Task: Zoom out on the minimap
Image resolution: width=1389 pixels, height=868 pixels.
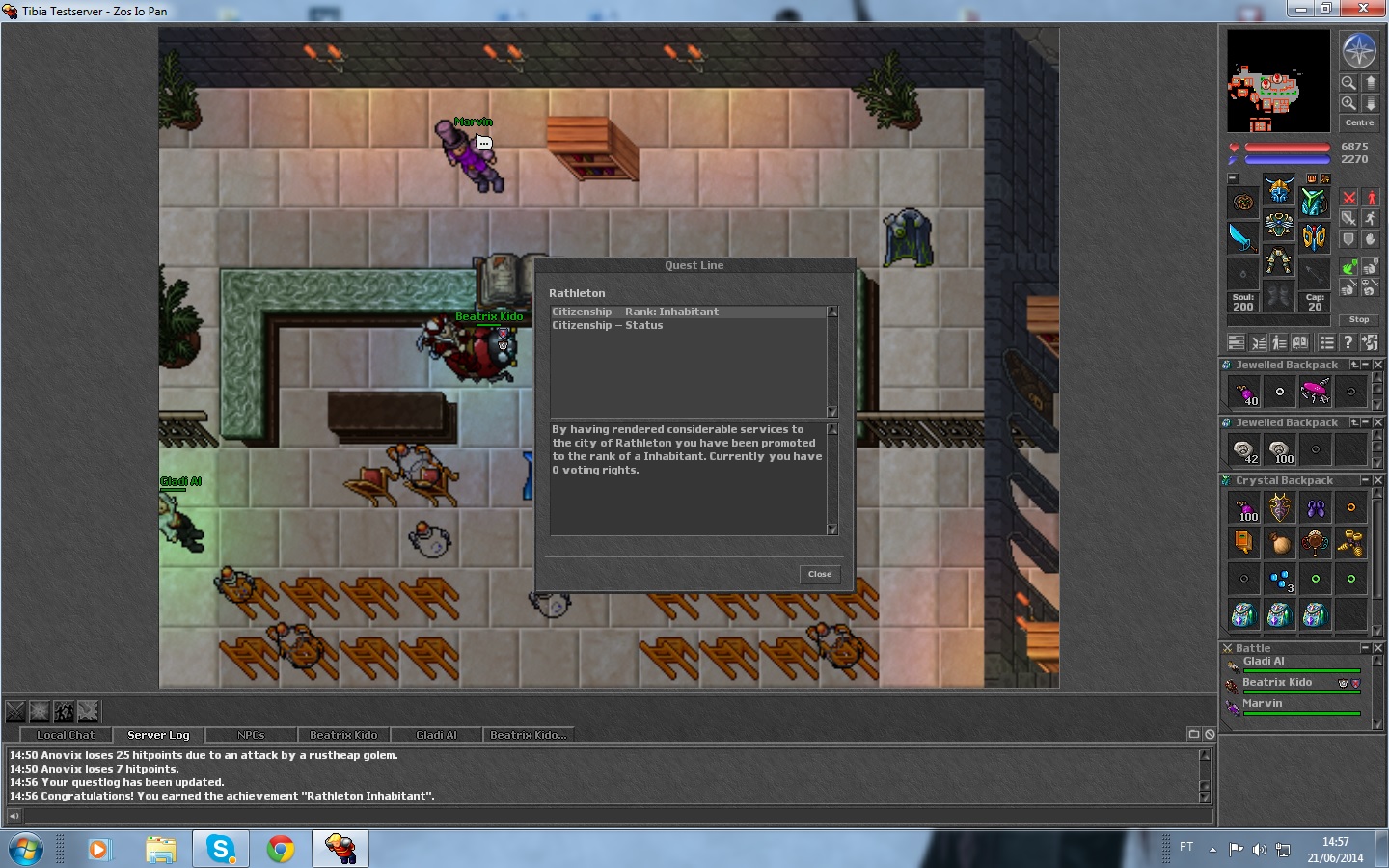Action: coord(1348,103)
